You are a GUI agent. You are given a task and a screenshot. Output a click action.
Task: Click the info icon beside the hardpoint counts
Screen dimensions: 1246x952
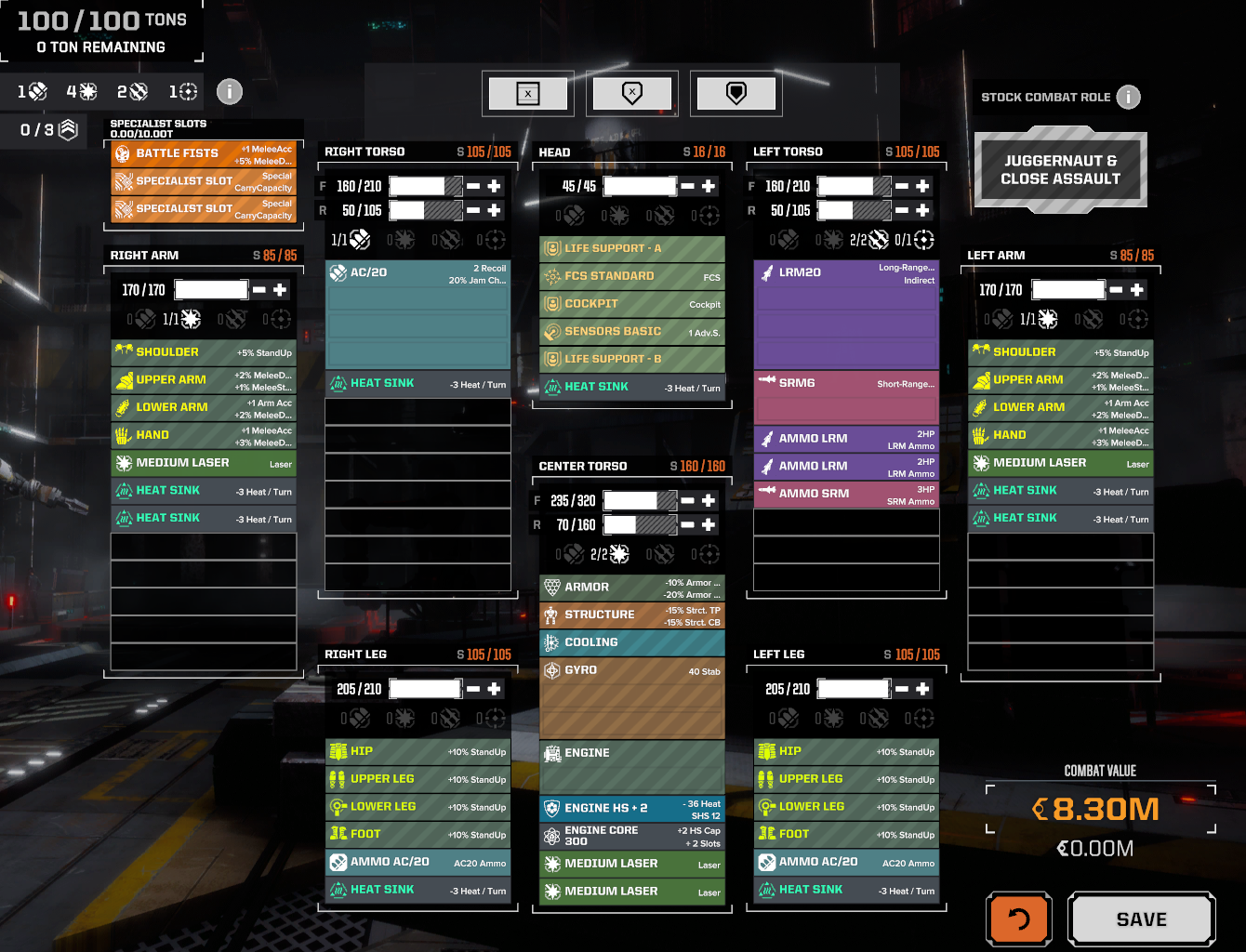[229, 91]
